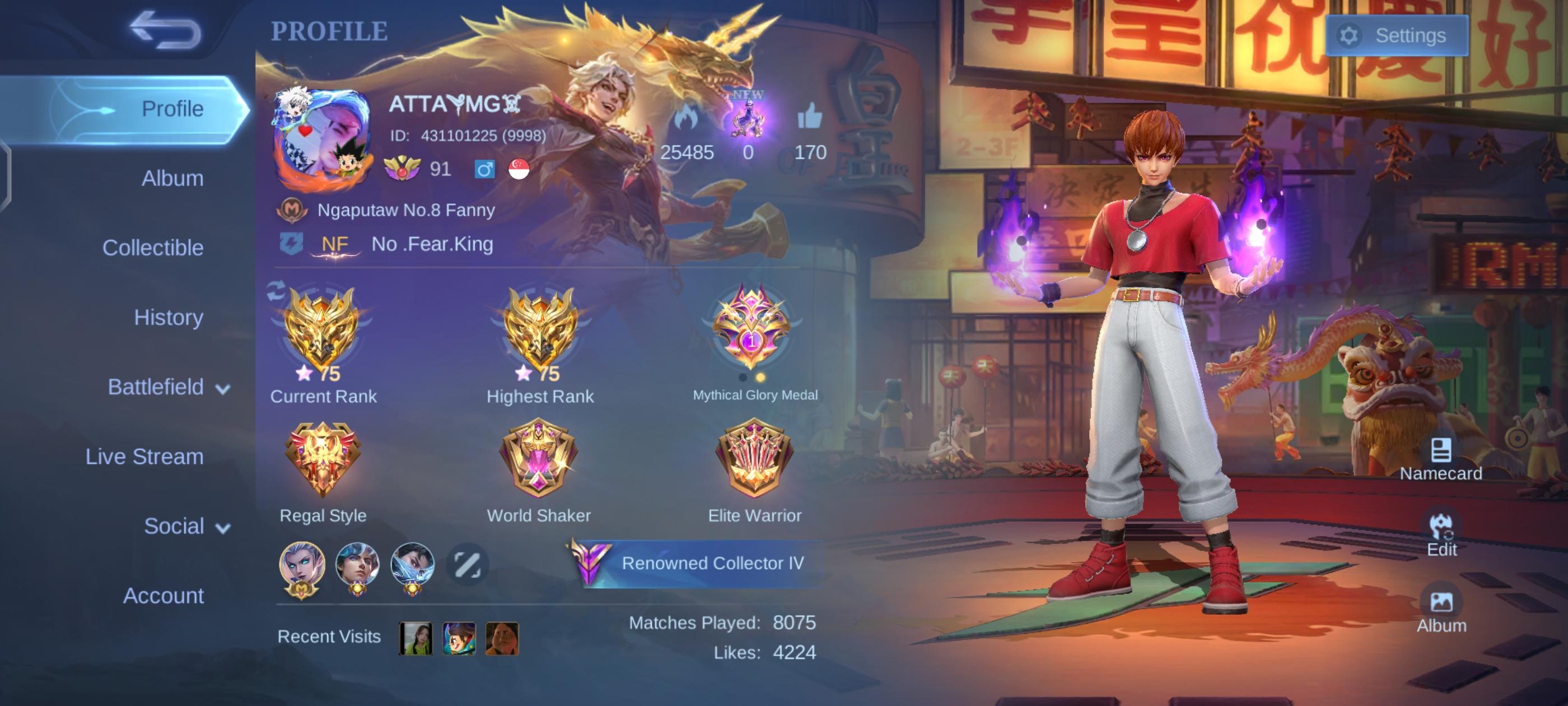Select the yellow dot under the medal

coord(761,378)
